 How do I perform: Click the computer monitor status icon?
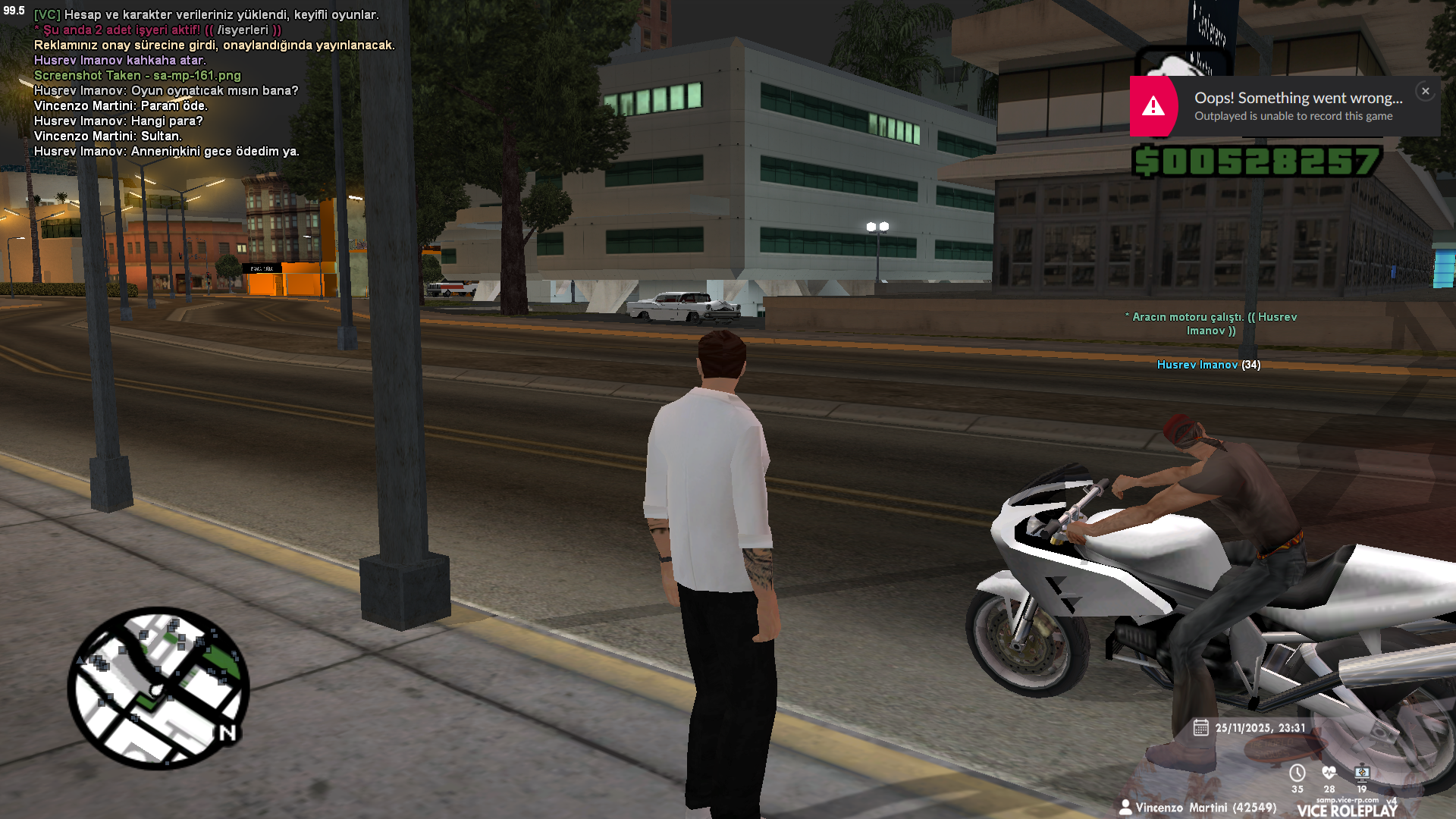tap(1362, 773)
